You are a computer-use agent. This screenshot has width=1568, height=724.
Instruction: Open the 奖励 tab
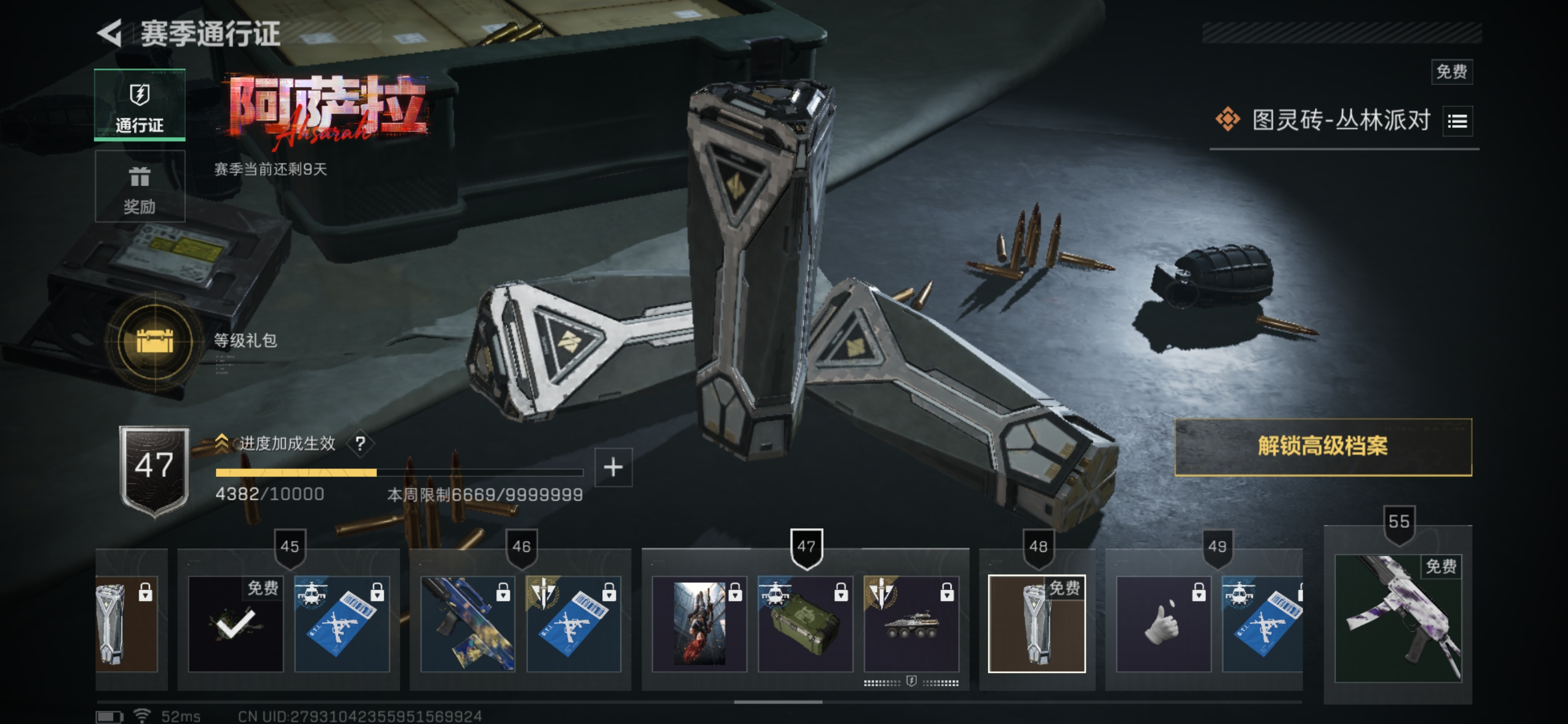coord(139,187)
